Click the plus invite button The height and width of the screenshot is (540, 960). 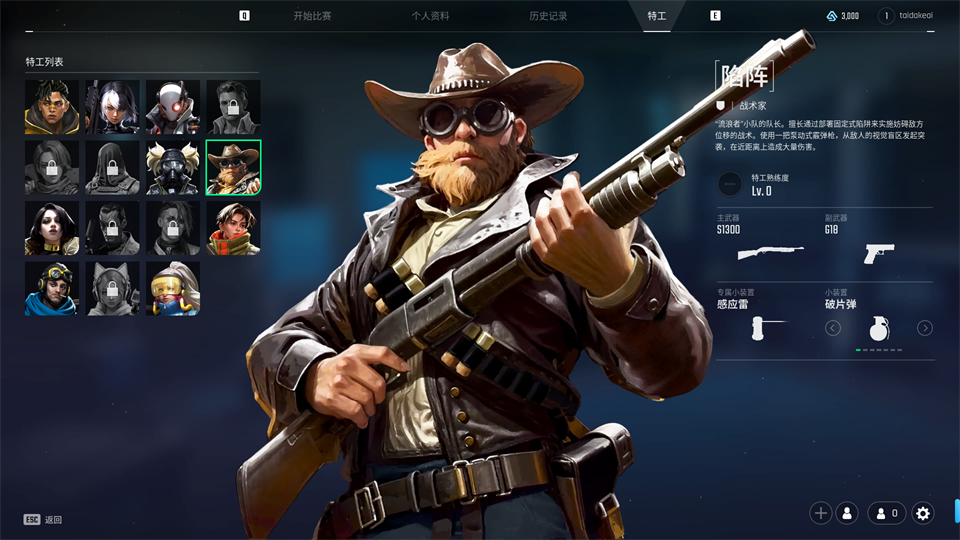(x=821, y=513)
